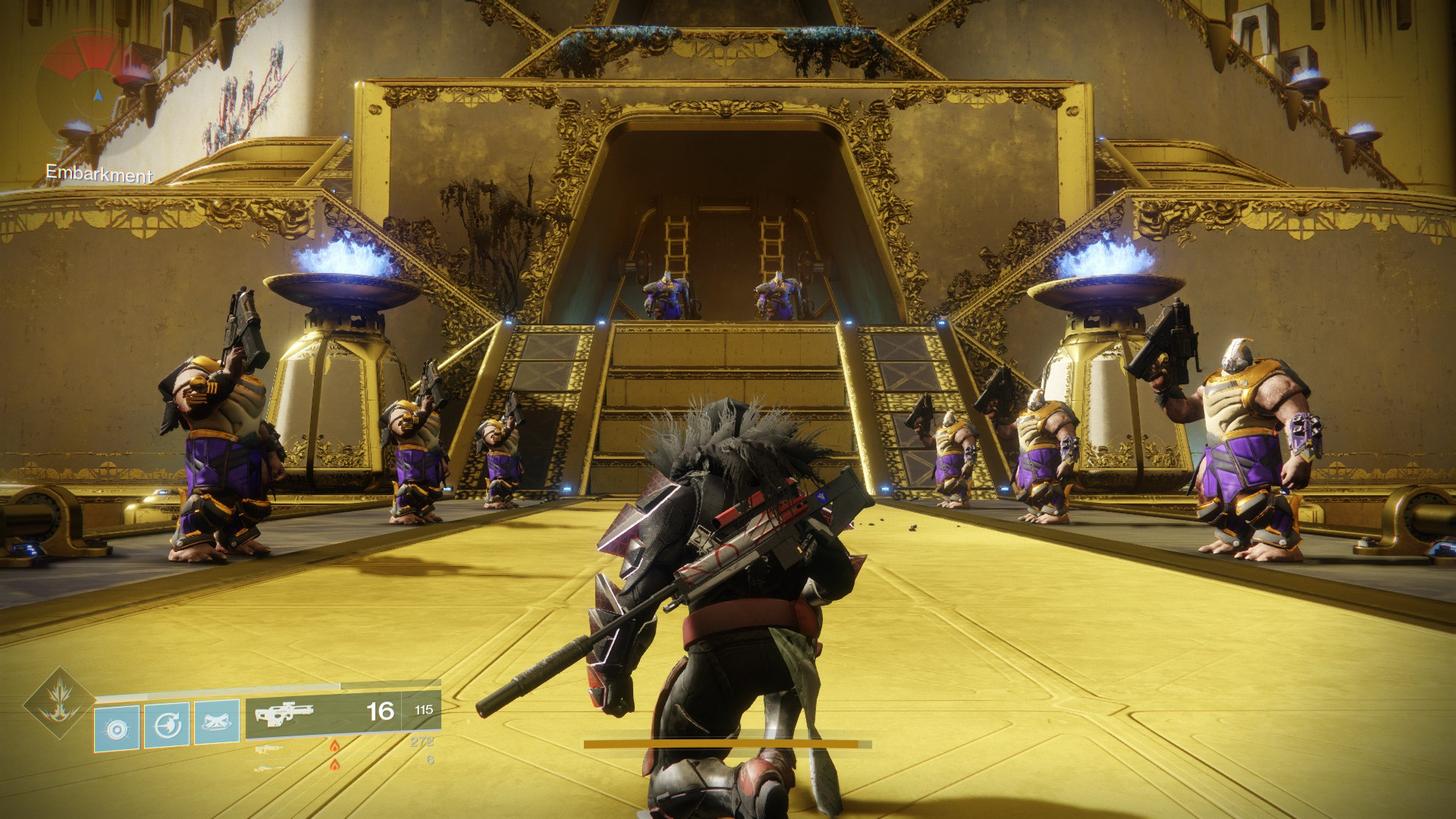Select the equipped primary weapon icon
The height and width of the screenshot is (819, 1456).
(x=285, y=714)
